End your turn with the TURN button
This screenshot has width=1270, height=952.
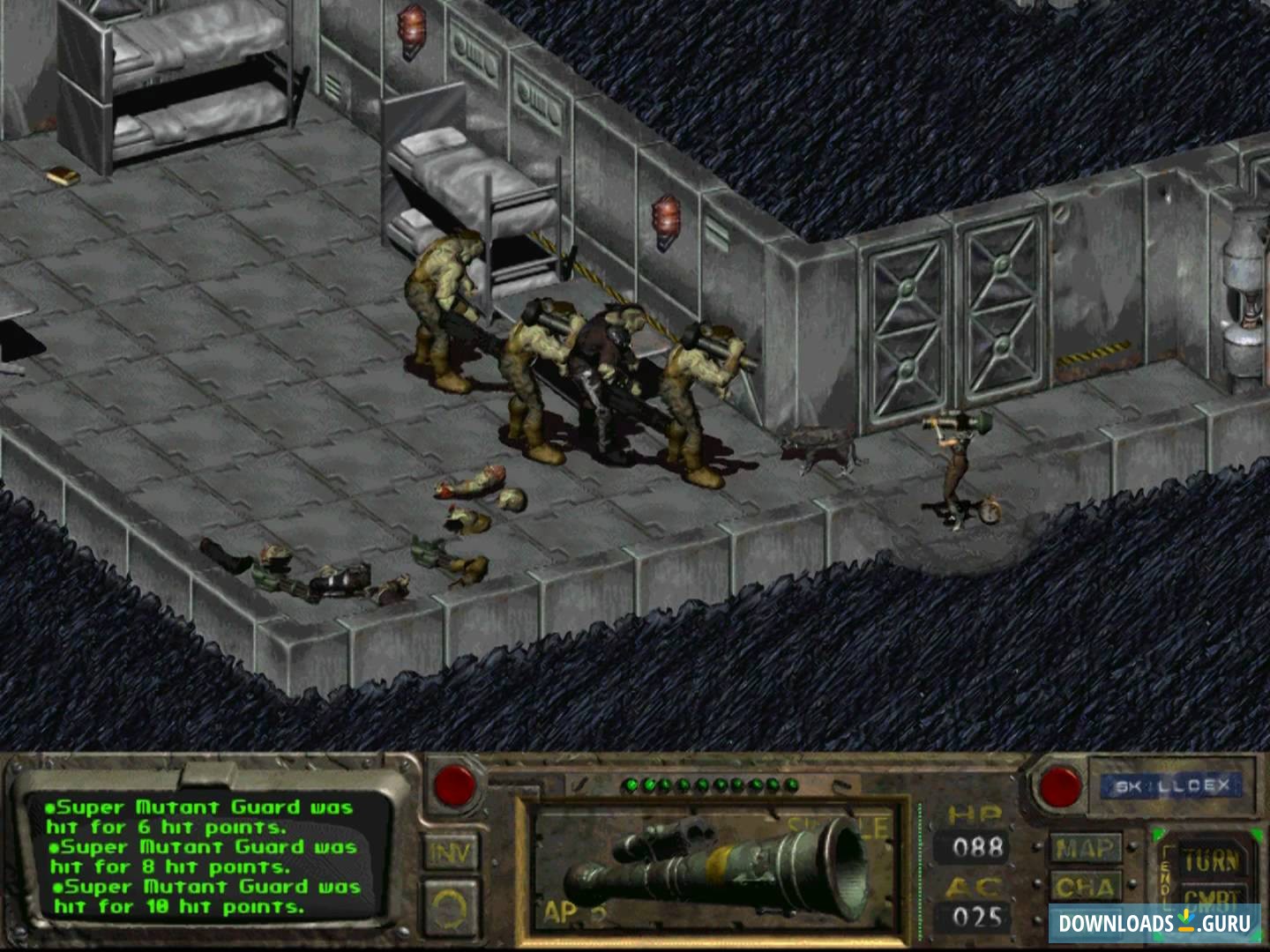coord(1210,859)
